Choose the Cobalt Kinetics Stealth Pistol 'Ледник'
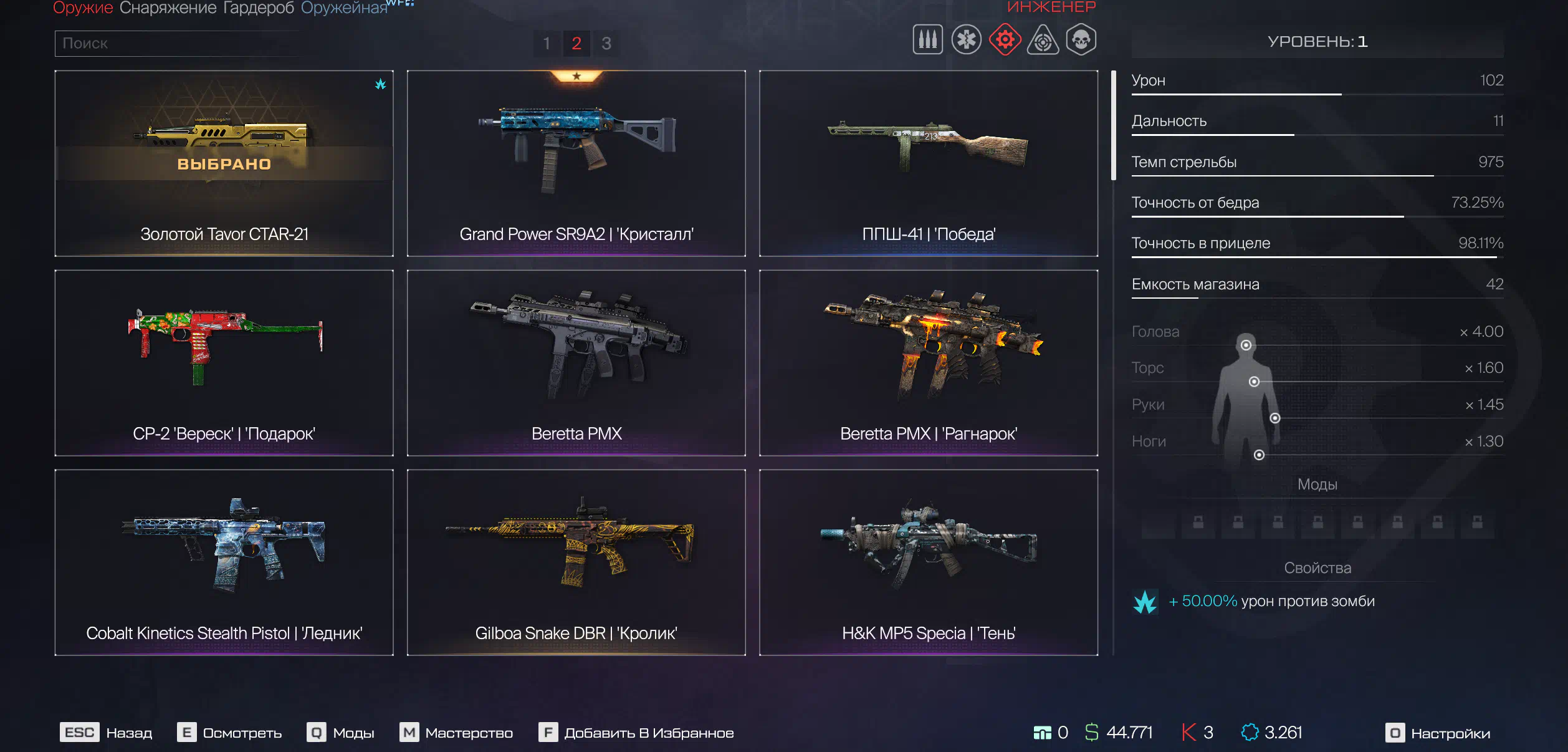Screen dimensions: 1568x752 [x=224, y=562]
